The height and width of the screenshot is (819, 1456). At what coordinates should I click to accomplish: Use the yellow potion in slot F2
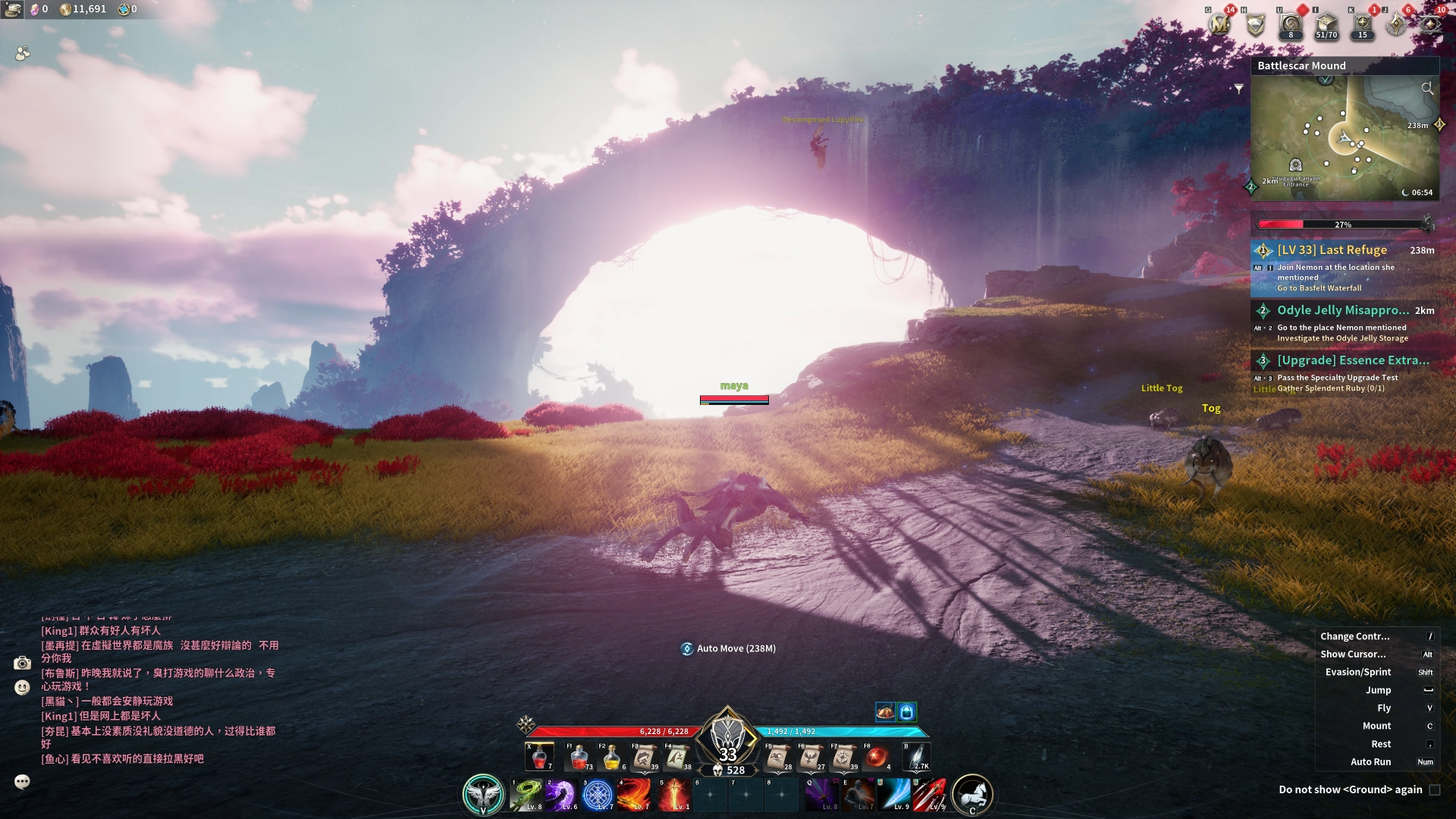point(612,757)
